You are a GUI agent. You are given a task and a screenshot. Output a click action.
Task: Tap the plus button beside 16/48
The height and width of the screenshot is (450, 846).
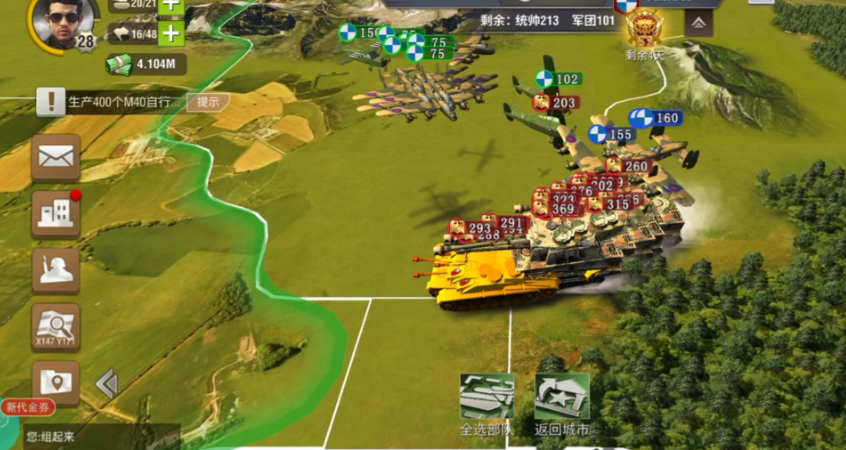click(171, 34)
